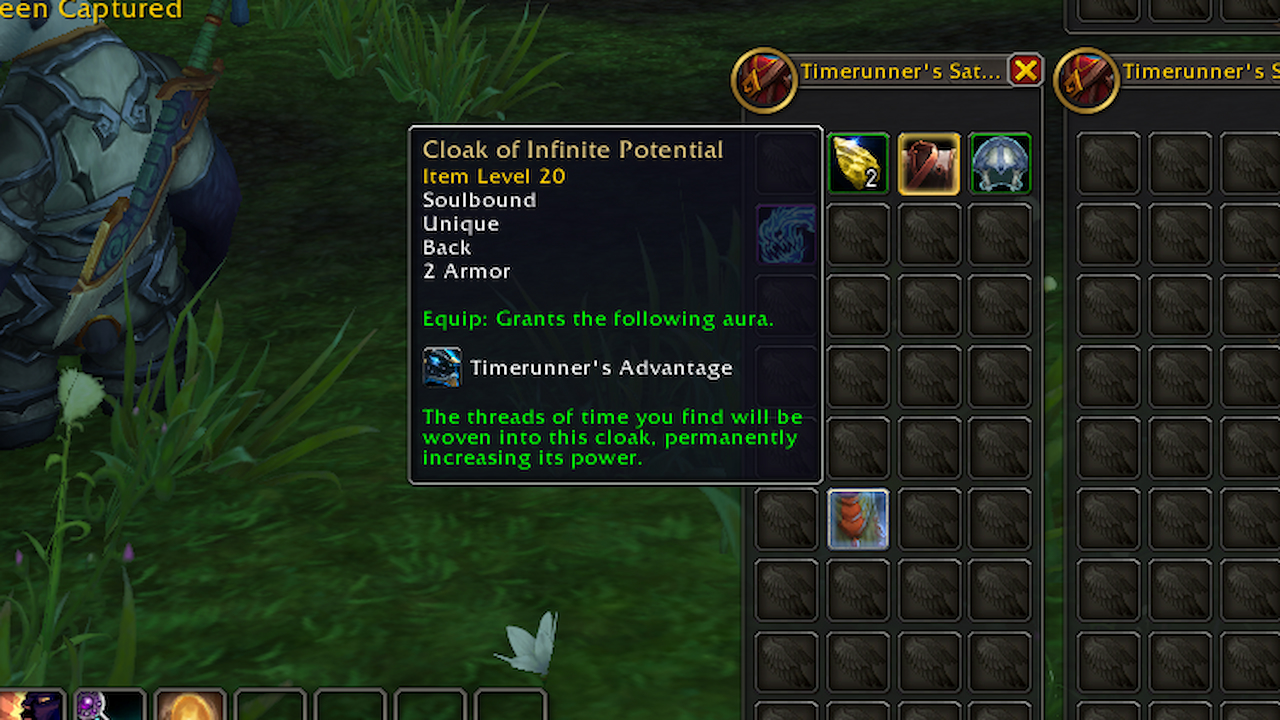Click the left Timerunner's Satchel bag emblem

click(765, 80)
